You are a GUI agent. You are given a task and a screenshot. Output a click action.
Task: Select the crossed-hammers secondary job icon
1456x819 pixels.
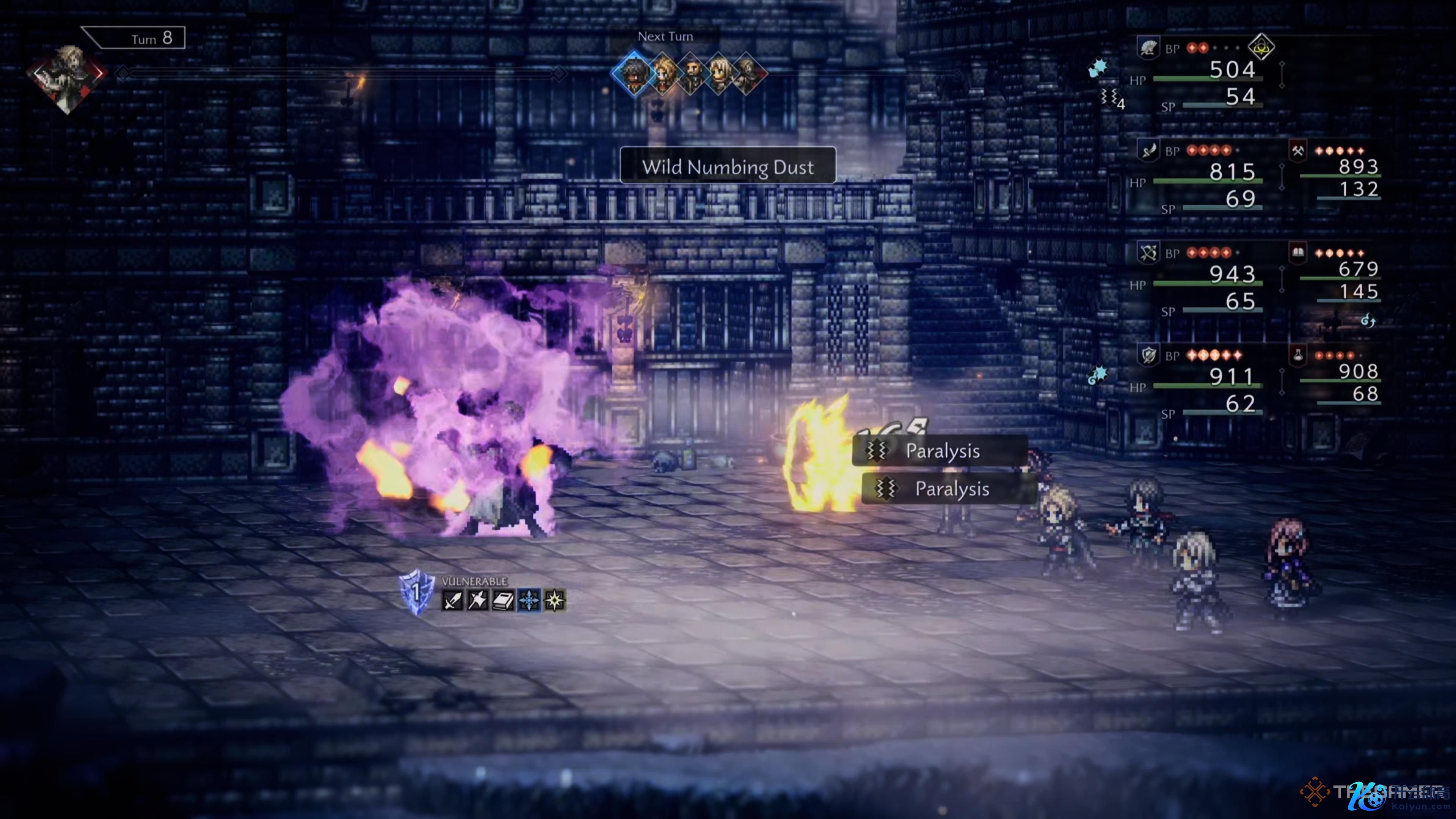click(1298, 151)
